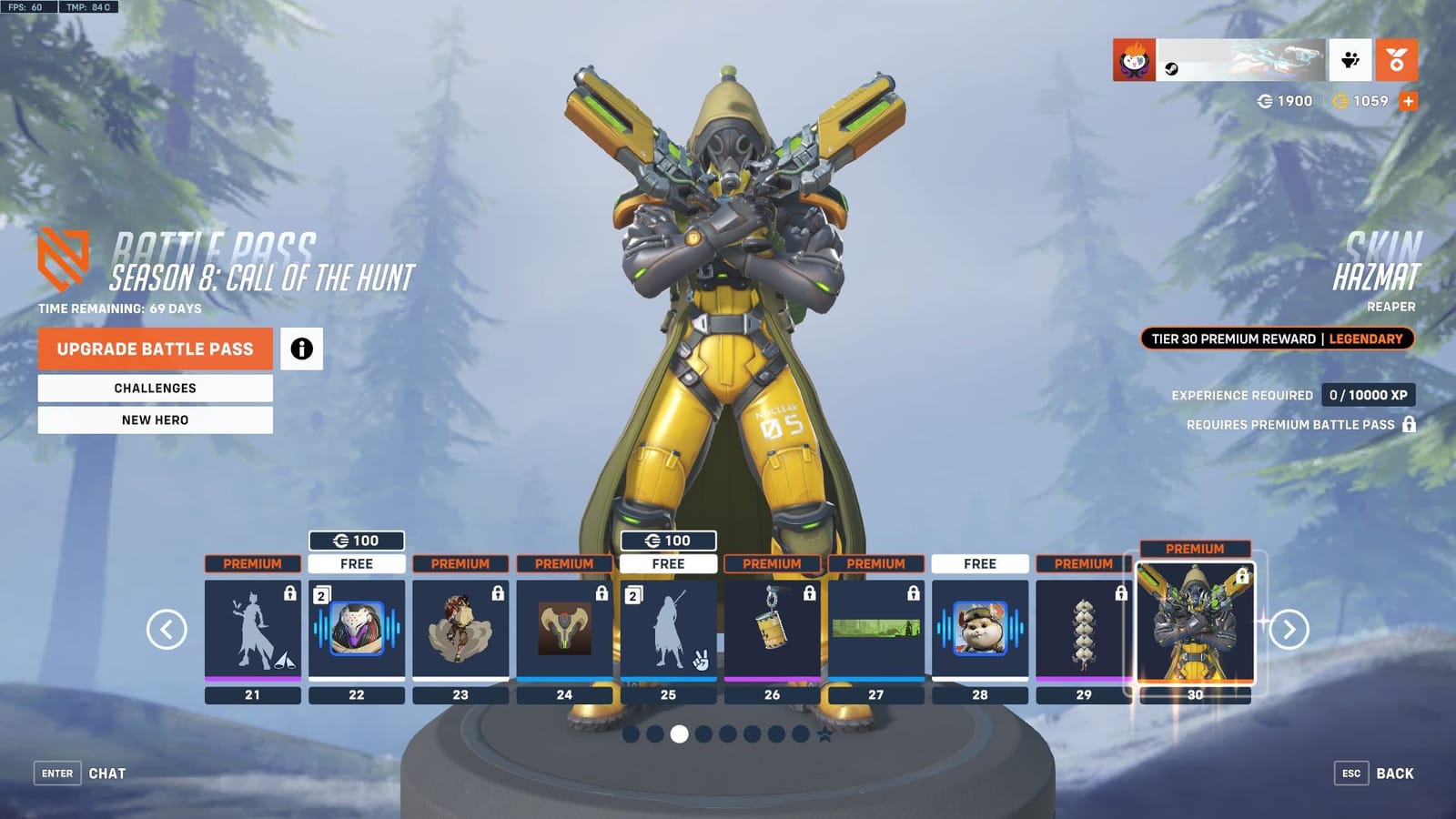Click the right arrow to view later tiers
This screenshot has height=819, width=1456.
pyautogui.click(x=1291, y=628)
